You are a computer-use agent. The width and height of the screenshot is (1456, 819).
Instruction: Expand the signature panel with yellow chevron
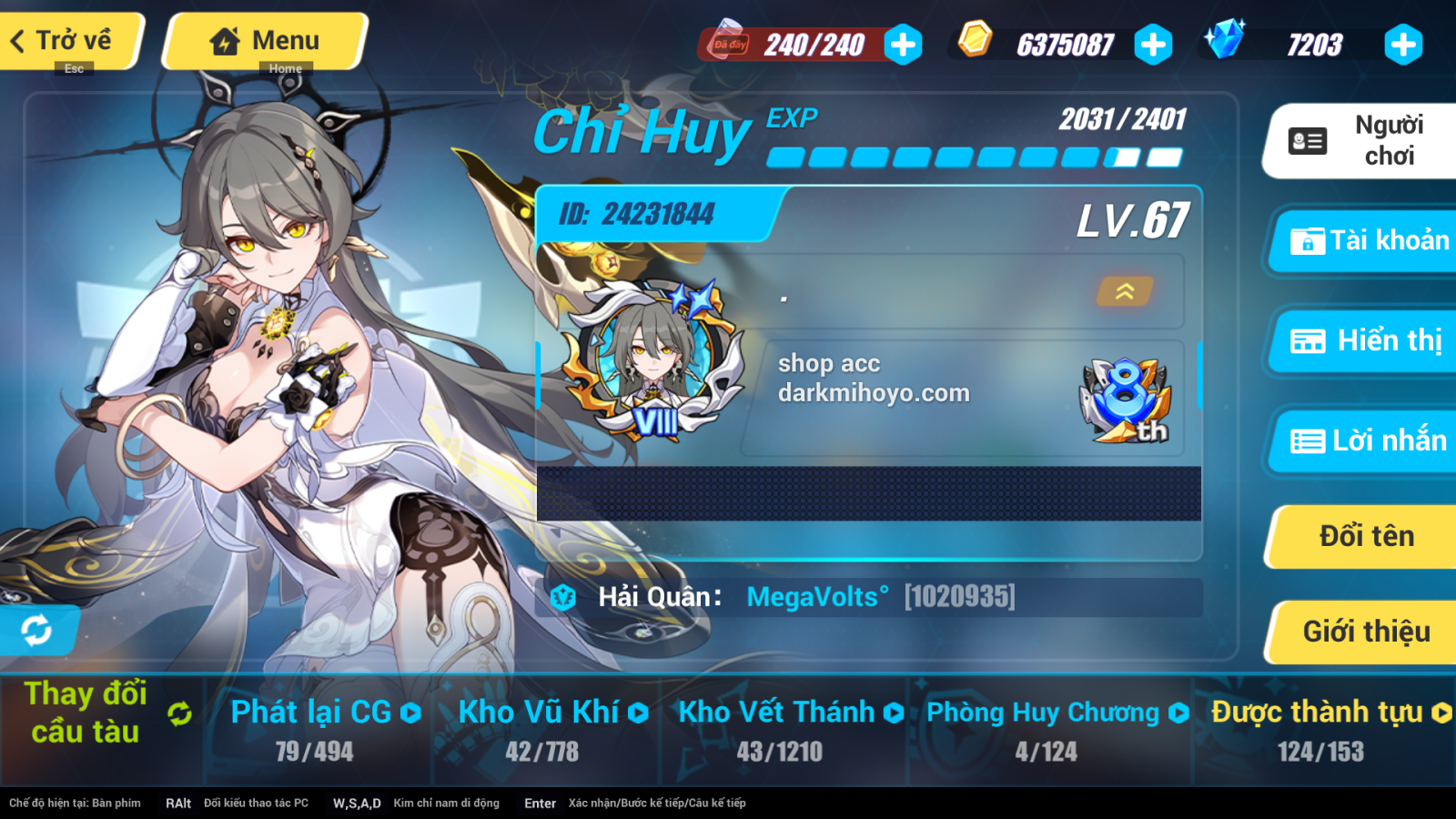(x=1125, y=293)
